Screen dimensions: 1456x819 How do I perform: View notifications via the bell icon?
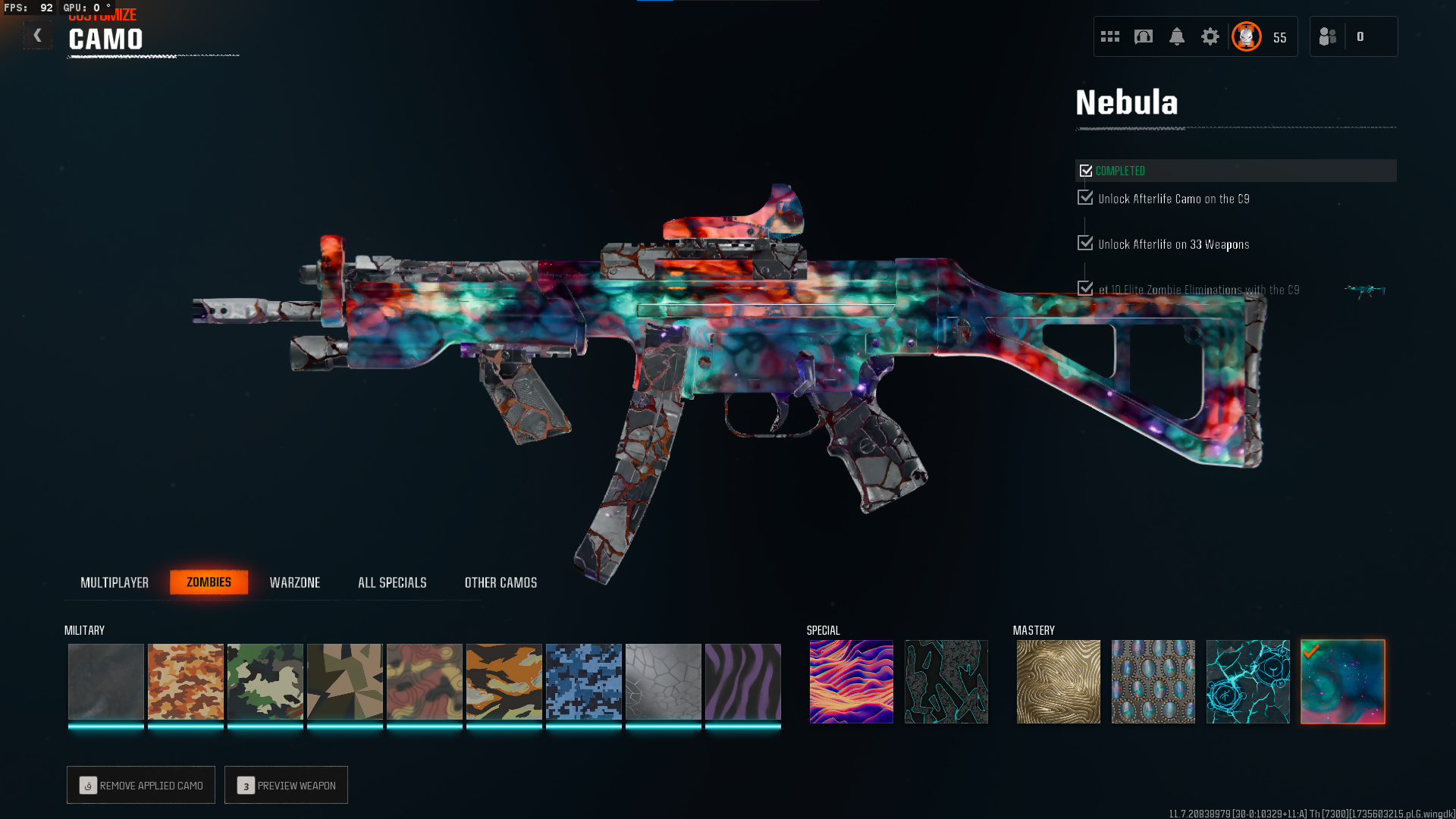[x=1177, y=36]
